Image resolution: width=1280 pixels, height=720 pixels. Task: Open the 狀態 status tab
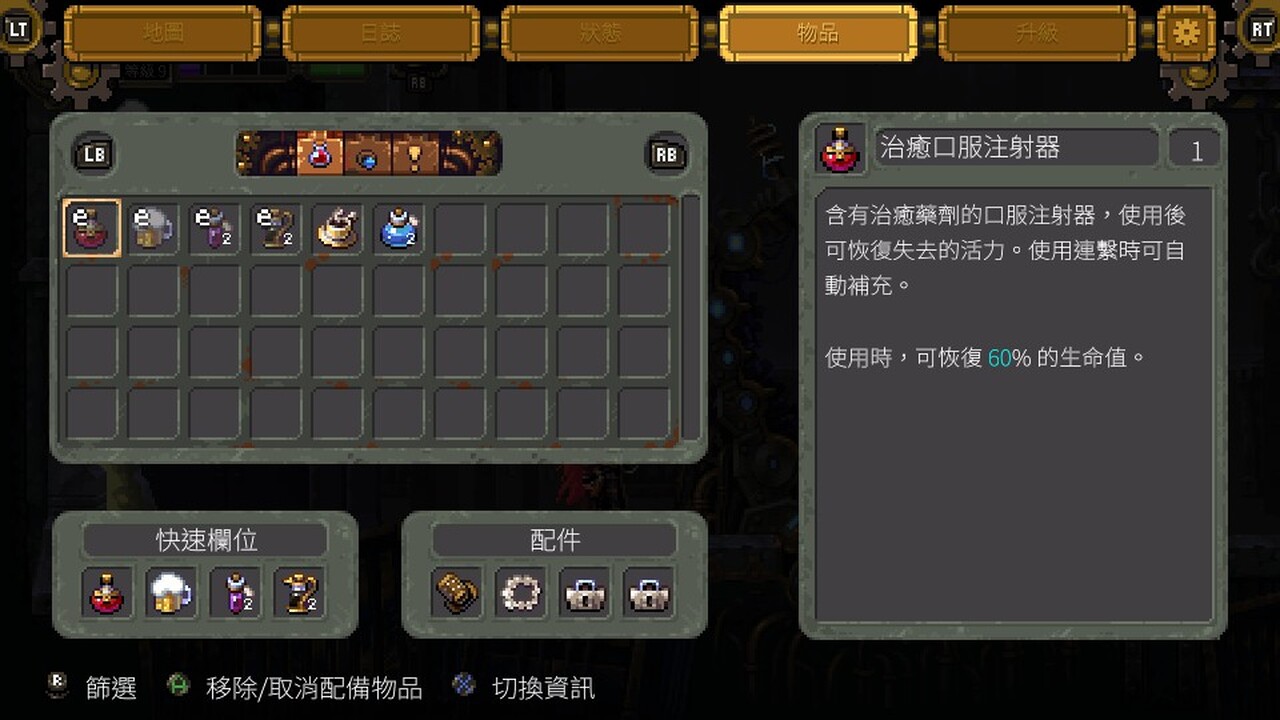(x=600, y=33)
